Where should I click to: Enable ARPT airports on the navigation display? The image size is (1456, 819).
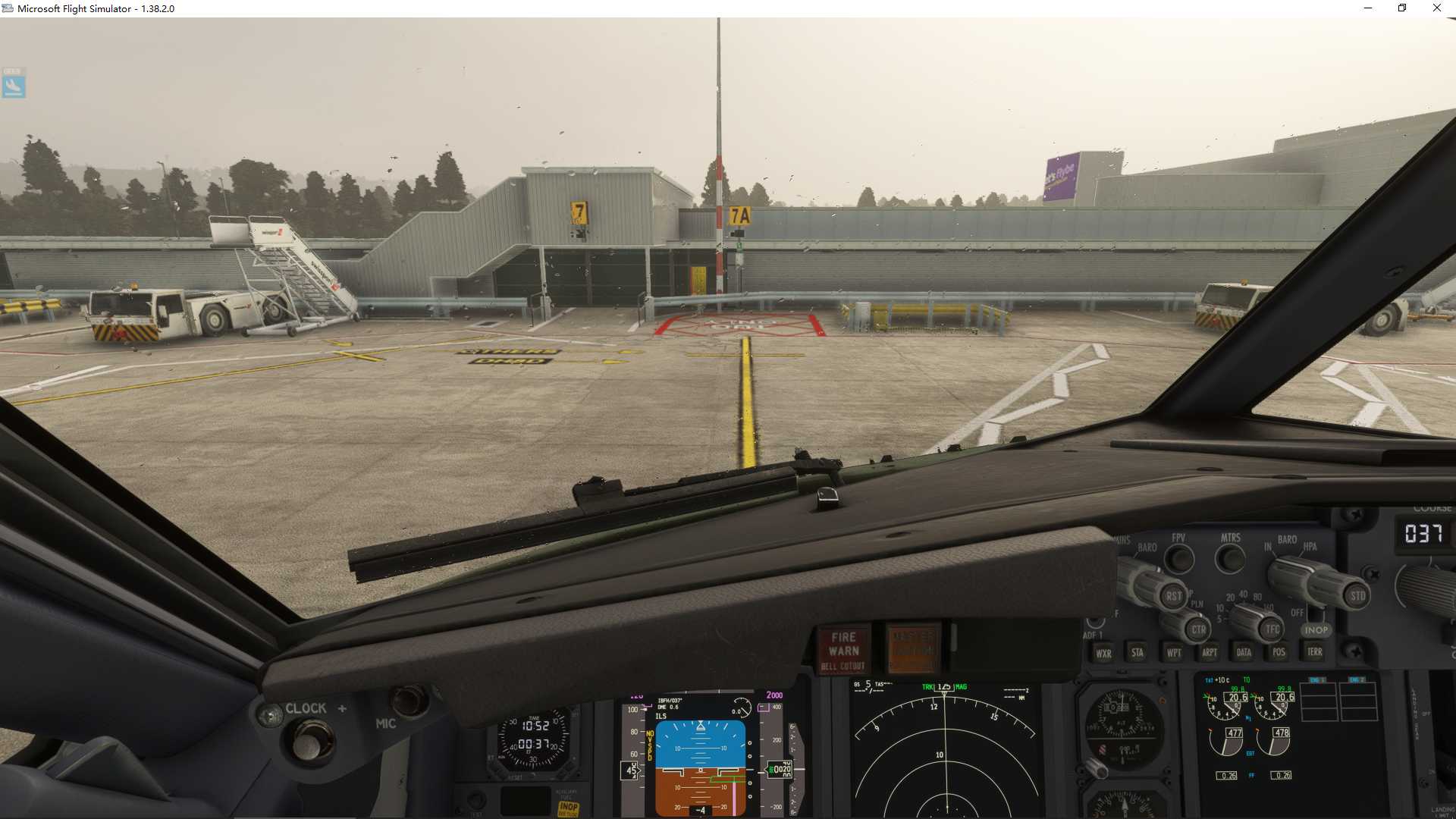click(x=1209, y=652)
